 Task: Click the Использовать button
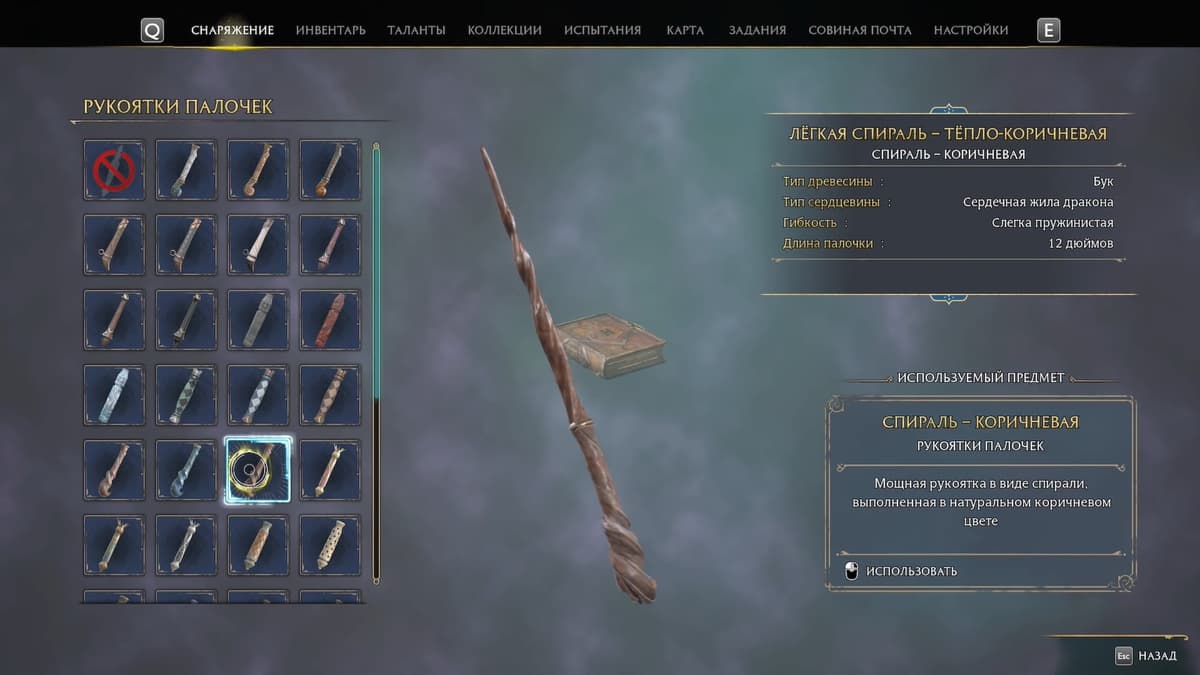(x=910, y=571)
